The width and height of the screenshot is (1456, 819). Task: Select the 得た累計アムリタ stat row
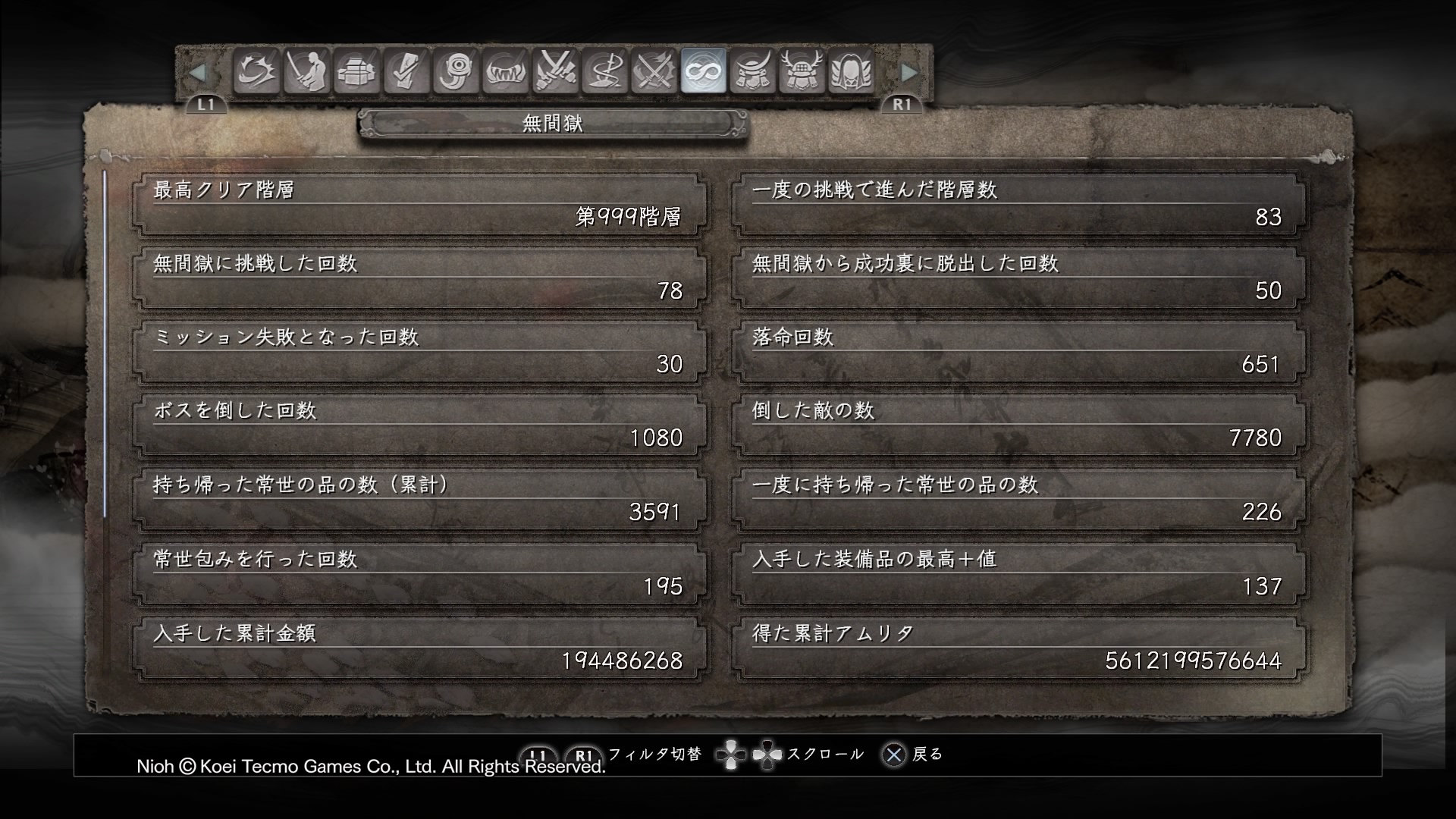click(1018, 648)
